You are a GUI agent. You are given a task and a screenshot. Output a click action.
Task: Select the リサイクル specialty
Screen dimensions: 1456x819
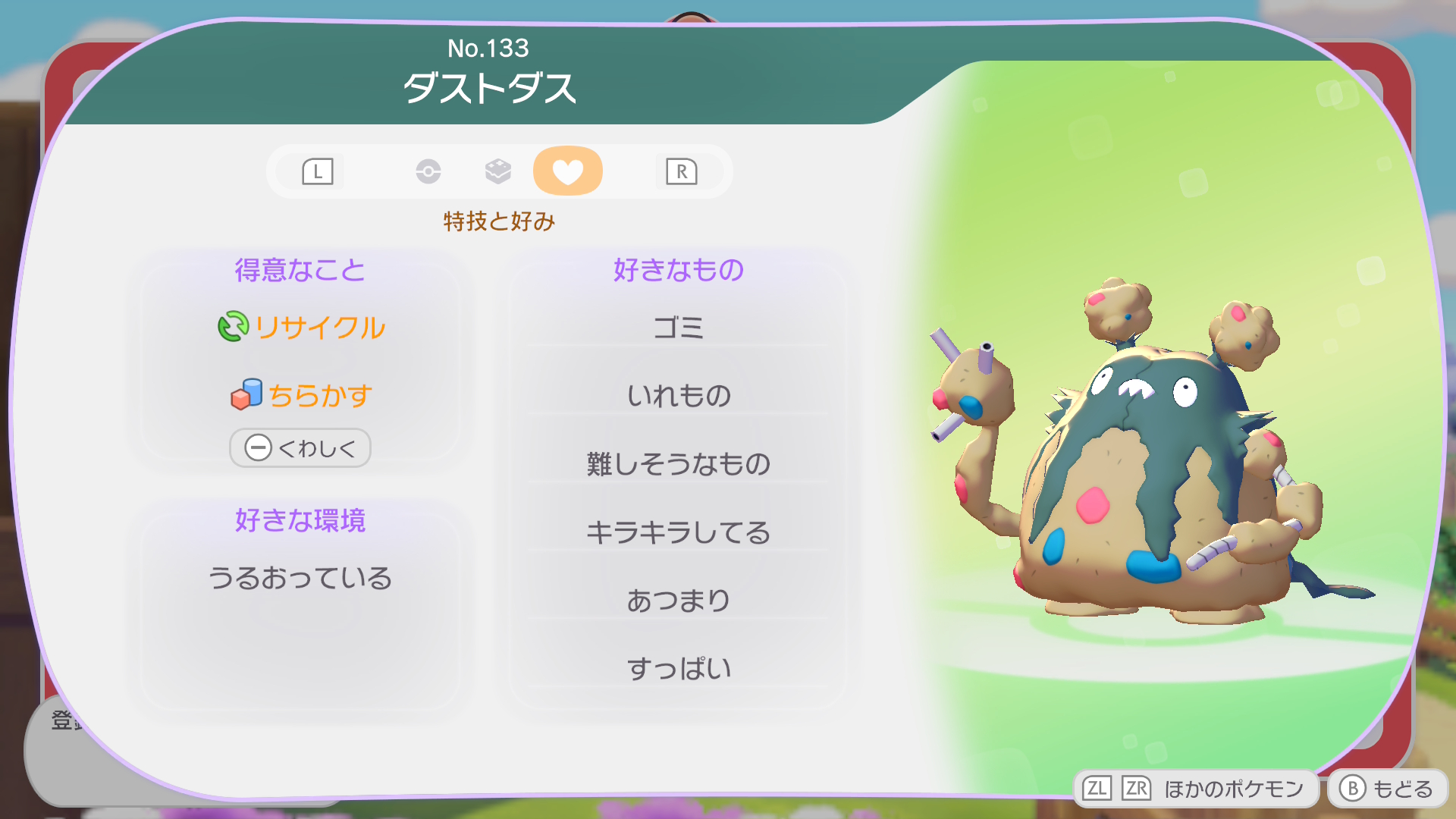pyautogui.click(x=302, y=328)
